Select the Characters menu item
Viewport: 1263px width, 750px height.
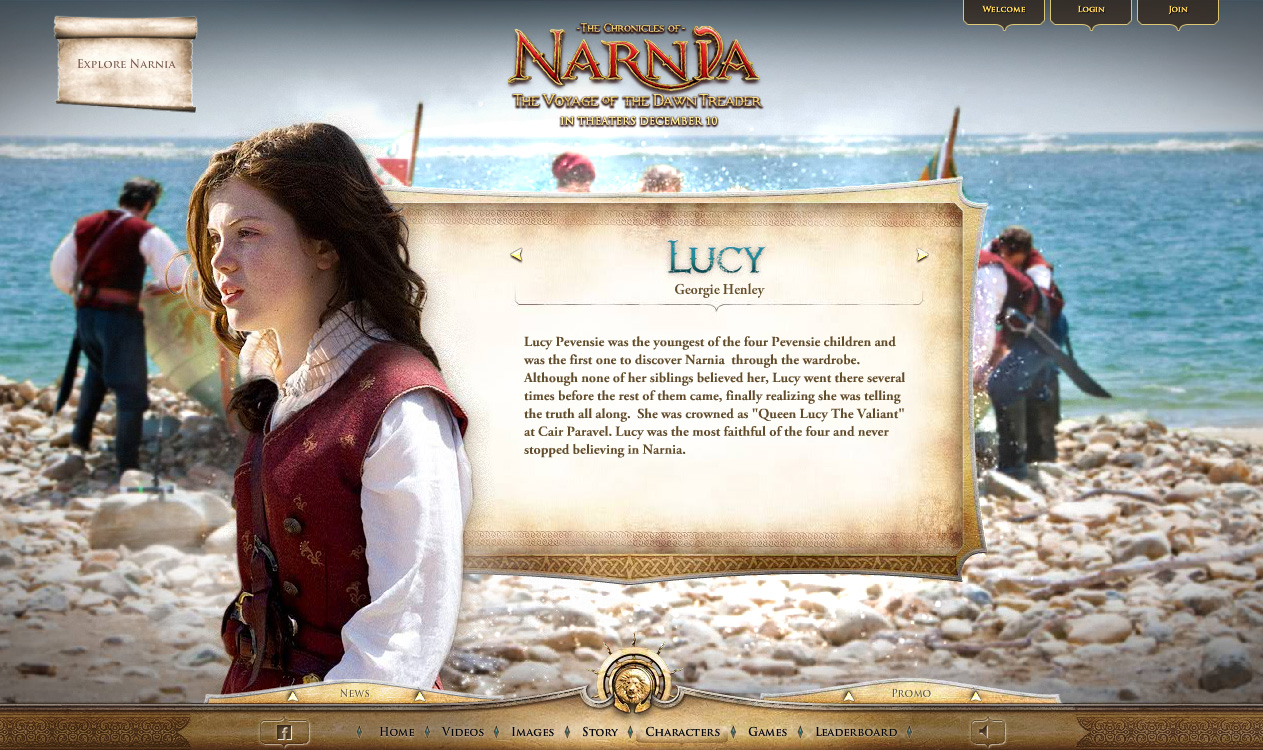pyautogui.click(x=683, y=732)
